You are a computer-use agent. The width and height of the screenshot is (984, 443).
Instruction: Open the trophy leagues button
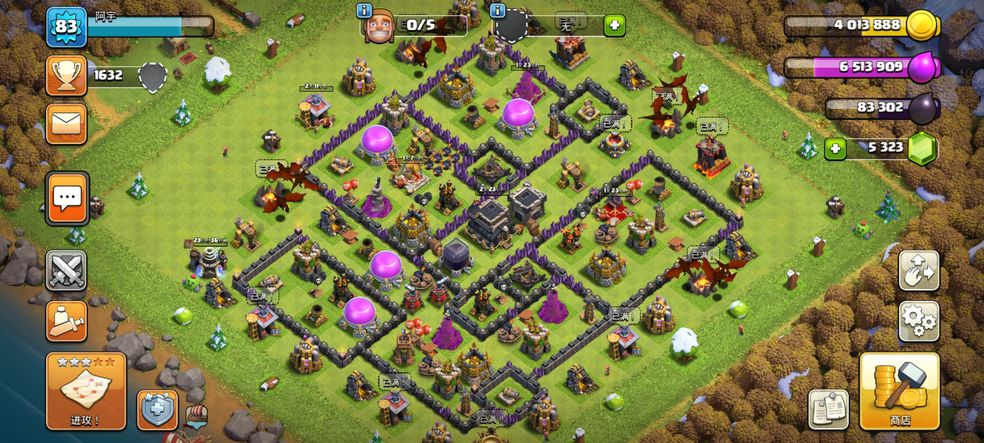tap(66, 75)
